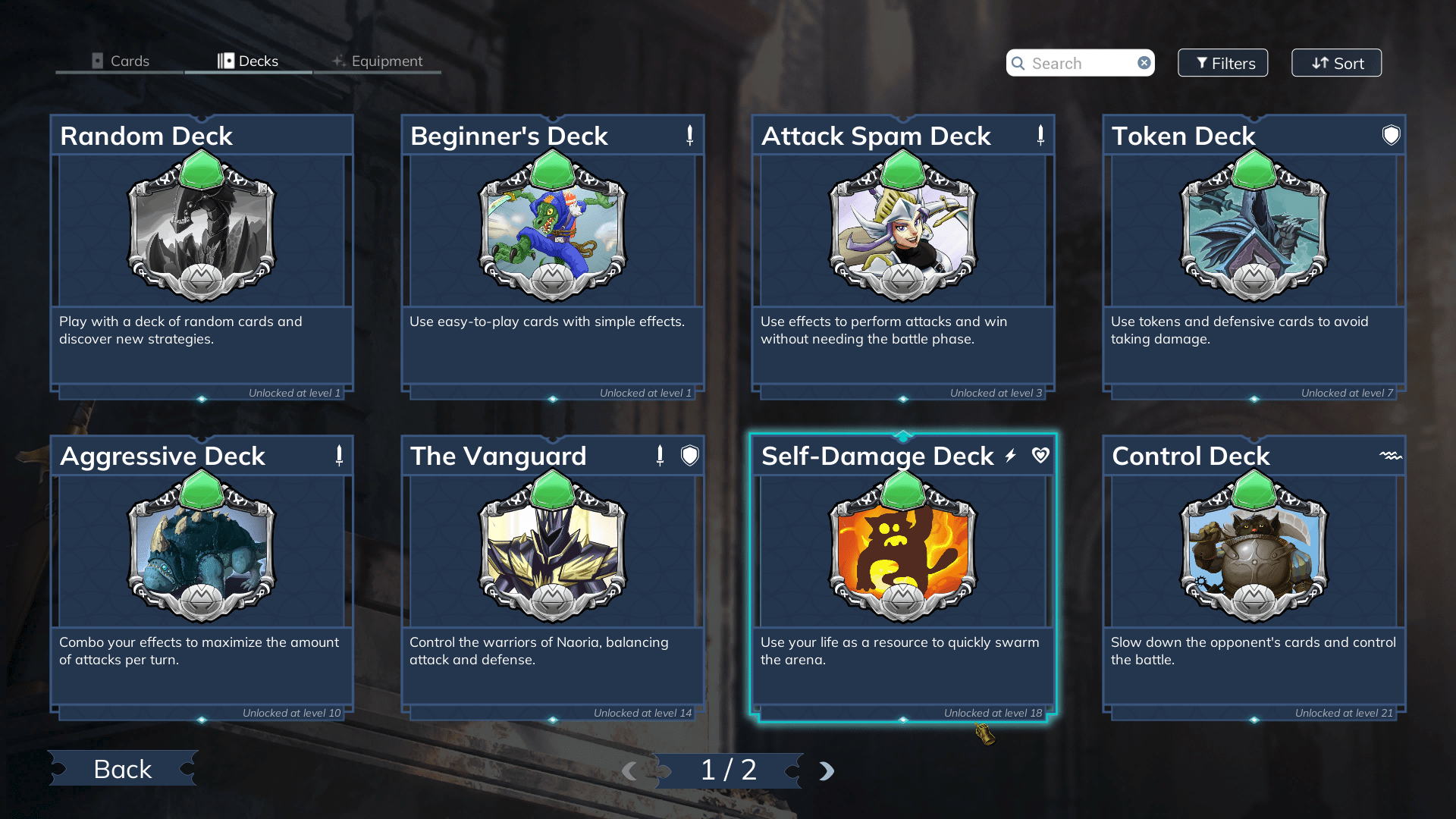Toggle the green gem on Aggressive Deck

click(201, 489)
